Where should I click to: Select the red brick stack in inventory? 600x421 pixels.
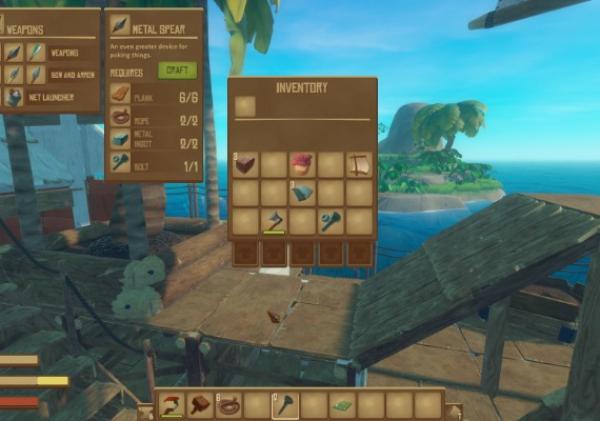(x=246, y=164)
